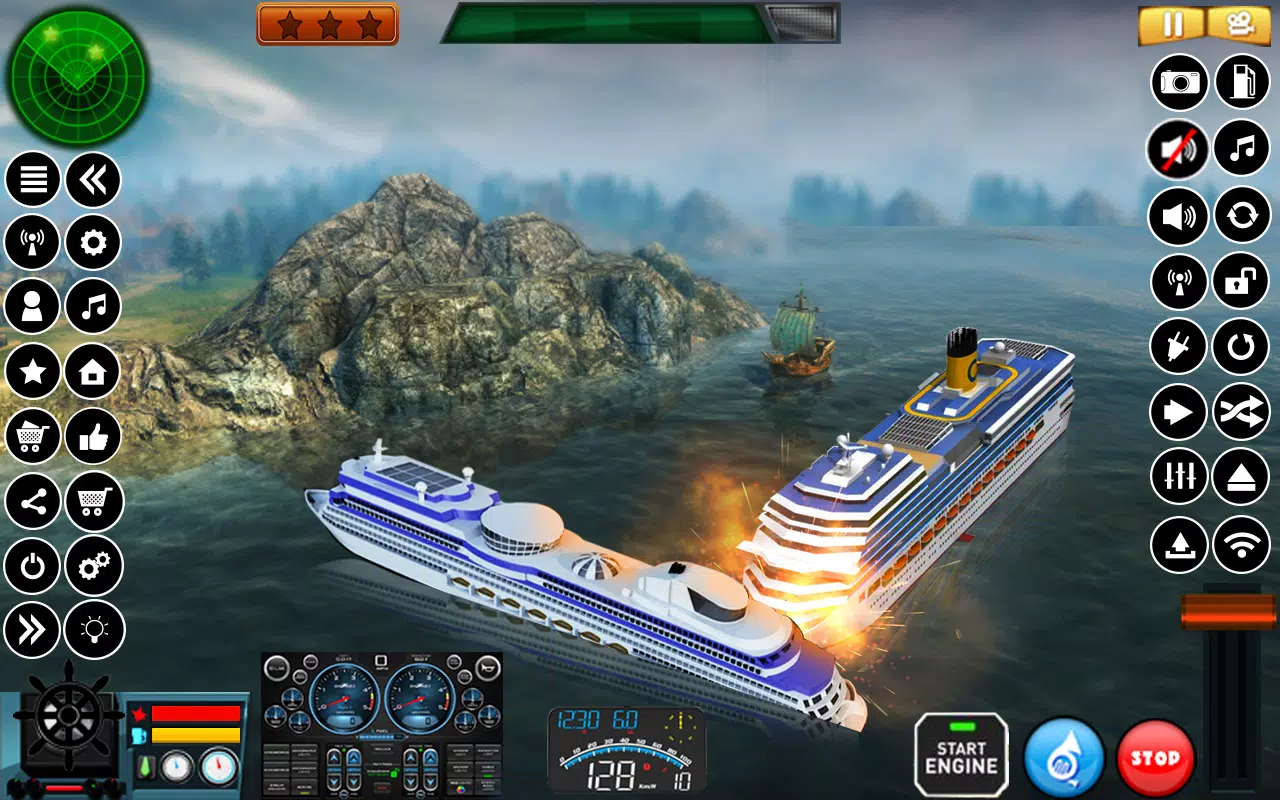Image resolution: width=1280 pixels, height=800 pixels.
Task: Open the signal broadcast icon
Action: (33, 242)
